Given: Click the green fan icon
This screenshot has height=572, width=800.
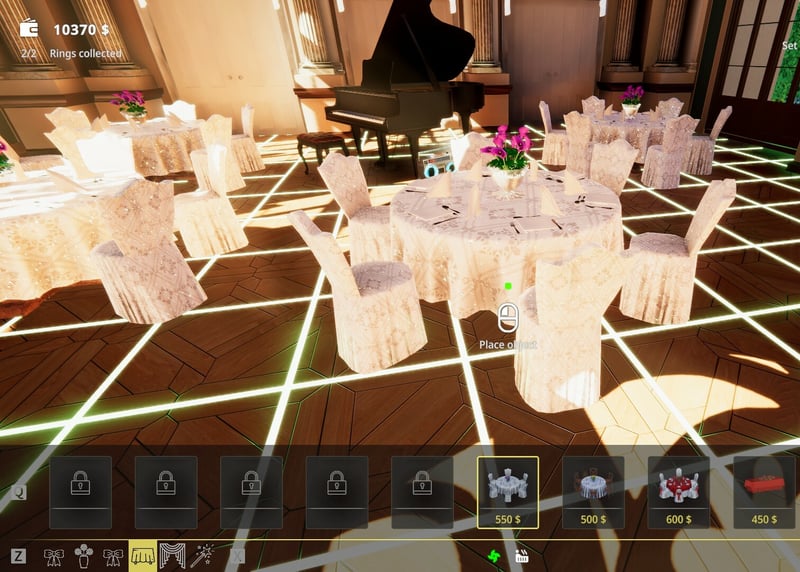Looking at the screenshot, I should [x=492, y=556].
